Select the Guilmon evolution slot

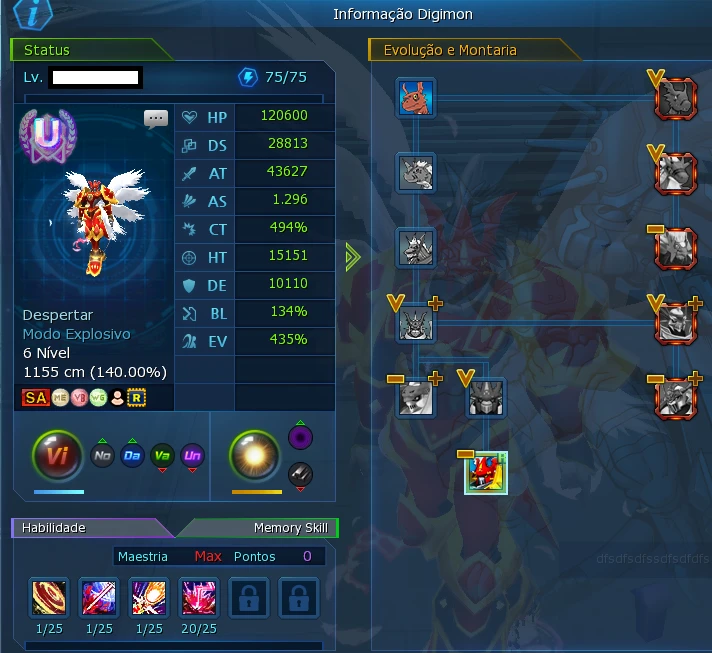click(x=415, y=98)
